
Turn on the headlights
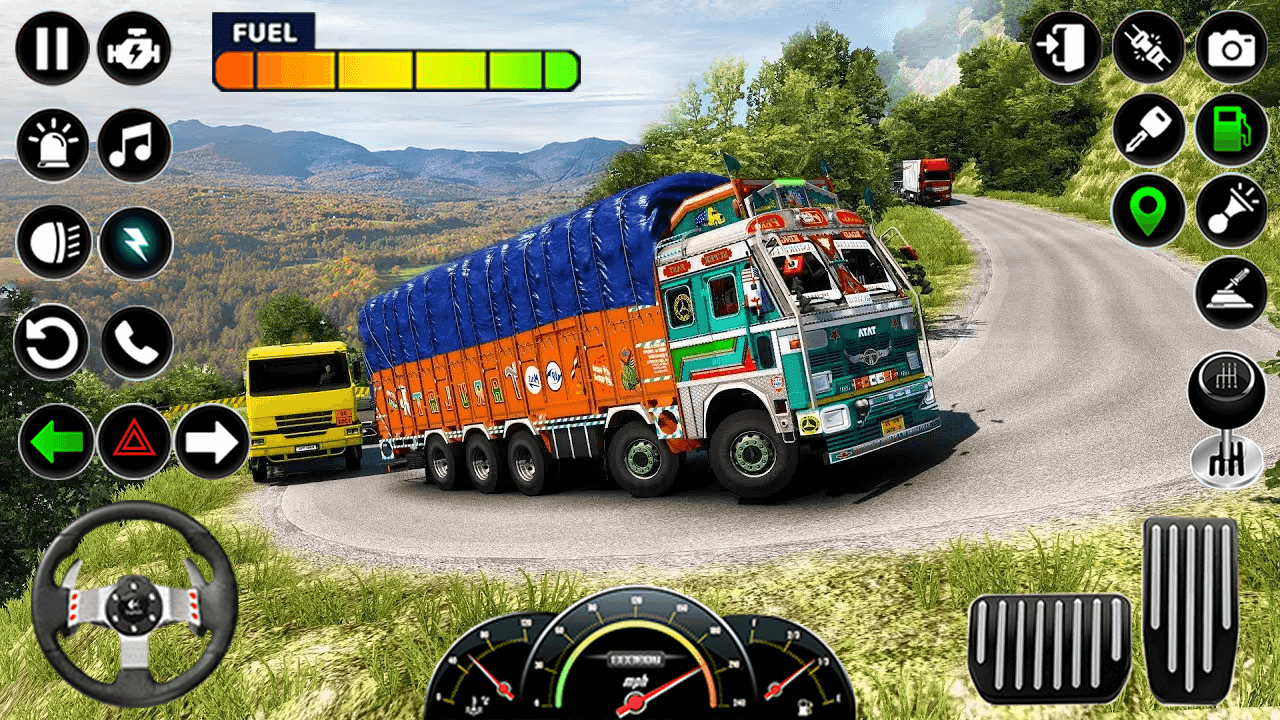click(52, 243)
